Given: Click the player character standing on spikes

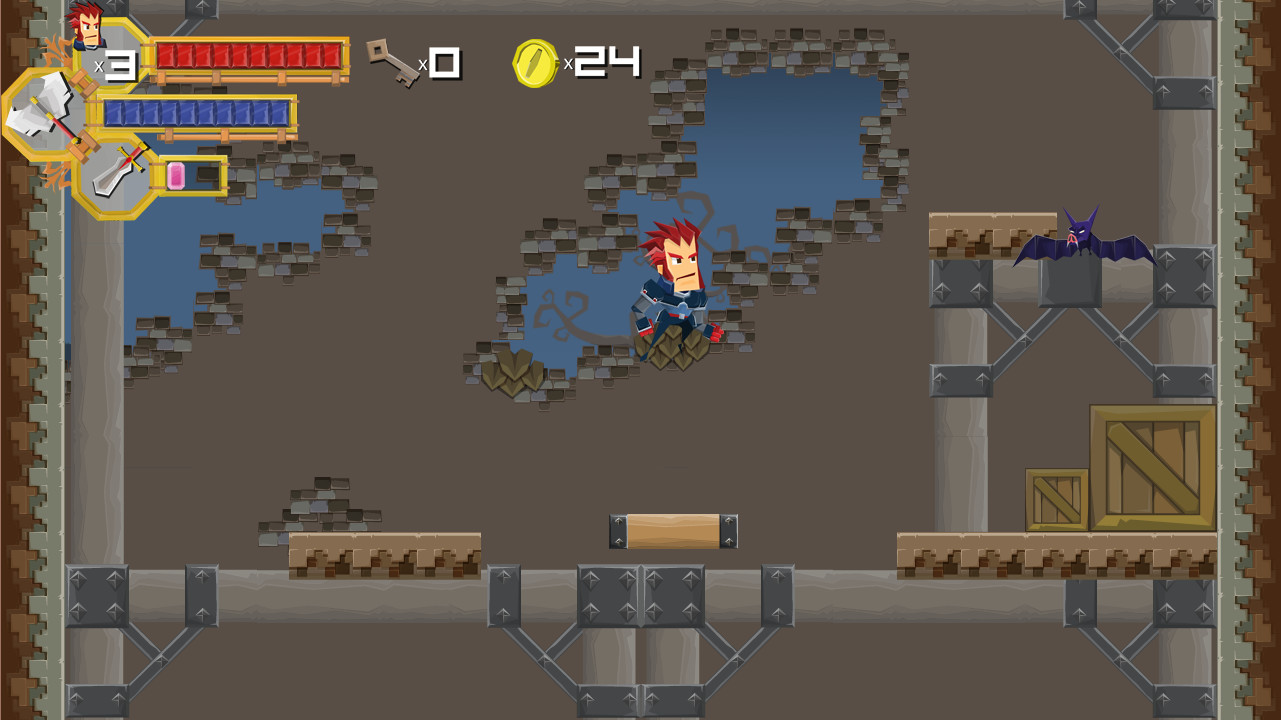Looking at the screenshot, I should pyautogui.click(x=680, y=290).
